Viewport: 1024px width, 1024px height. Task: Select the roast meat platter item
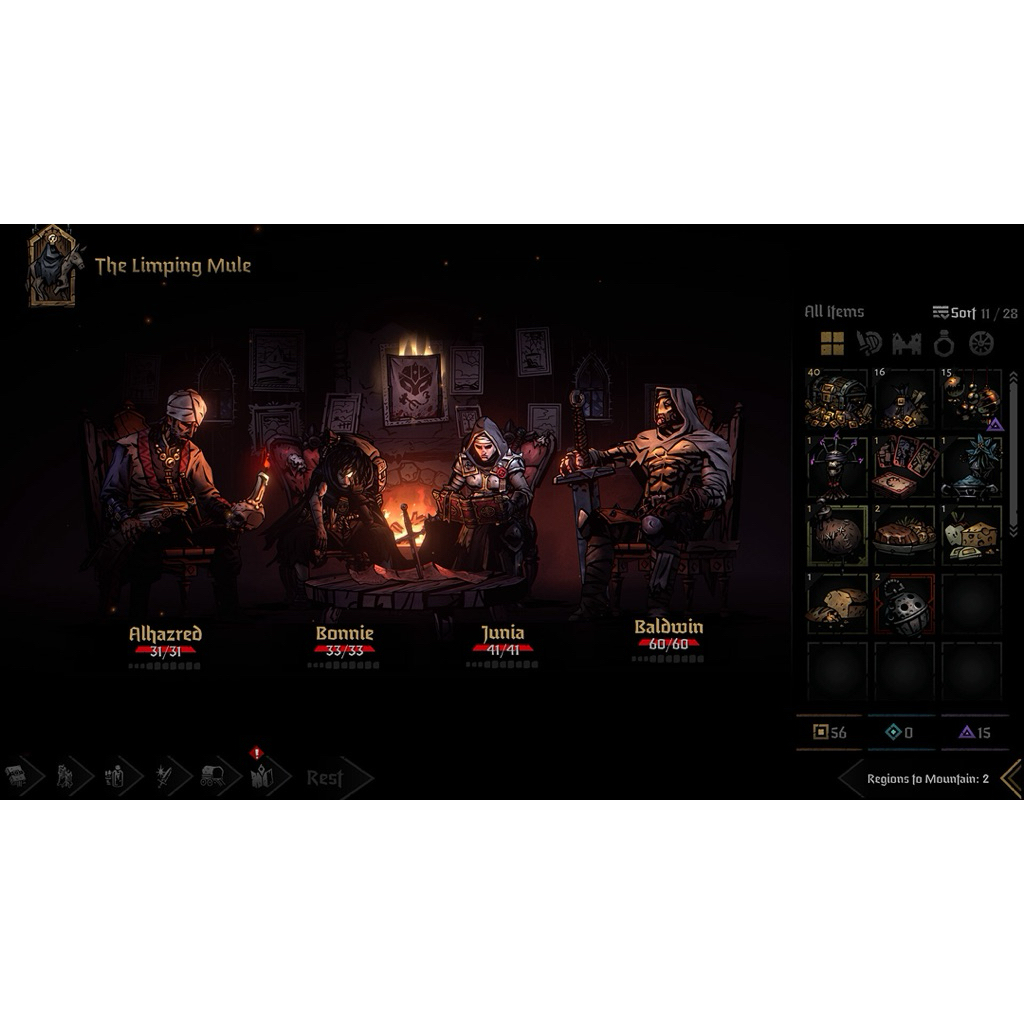coord(905,534)
